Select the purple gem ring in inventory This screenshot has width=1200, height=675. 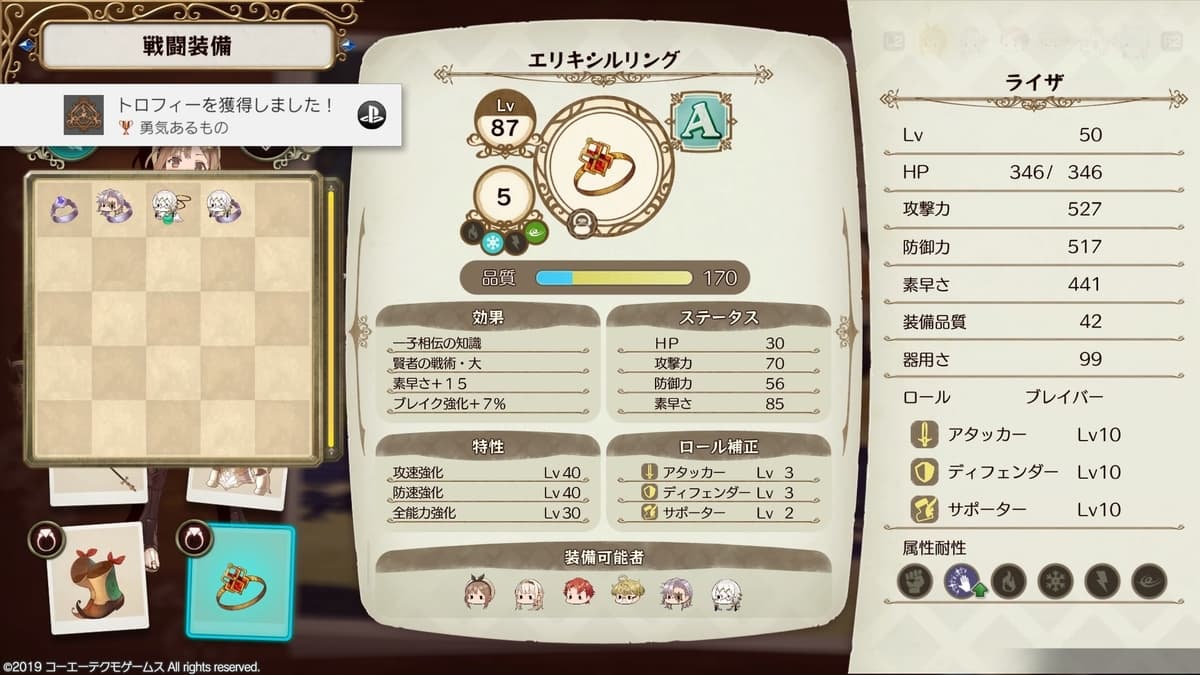click(x=64, y=208)
